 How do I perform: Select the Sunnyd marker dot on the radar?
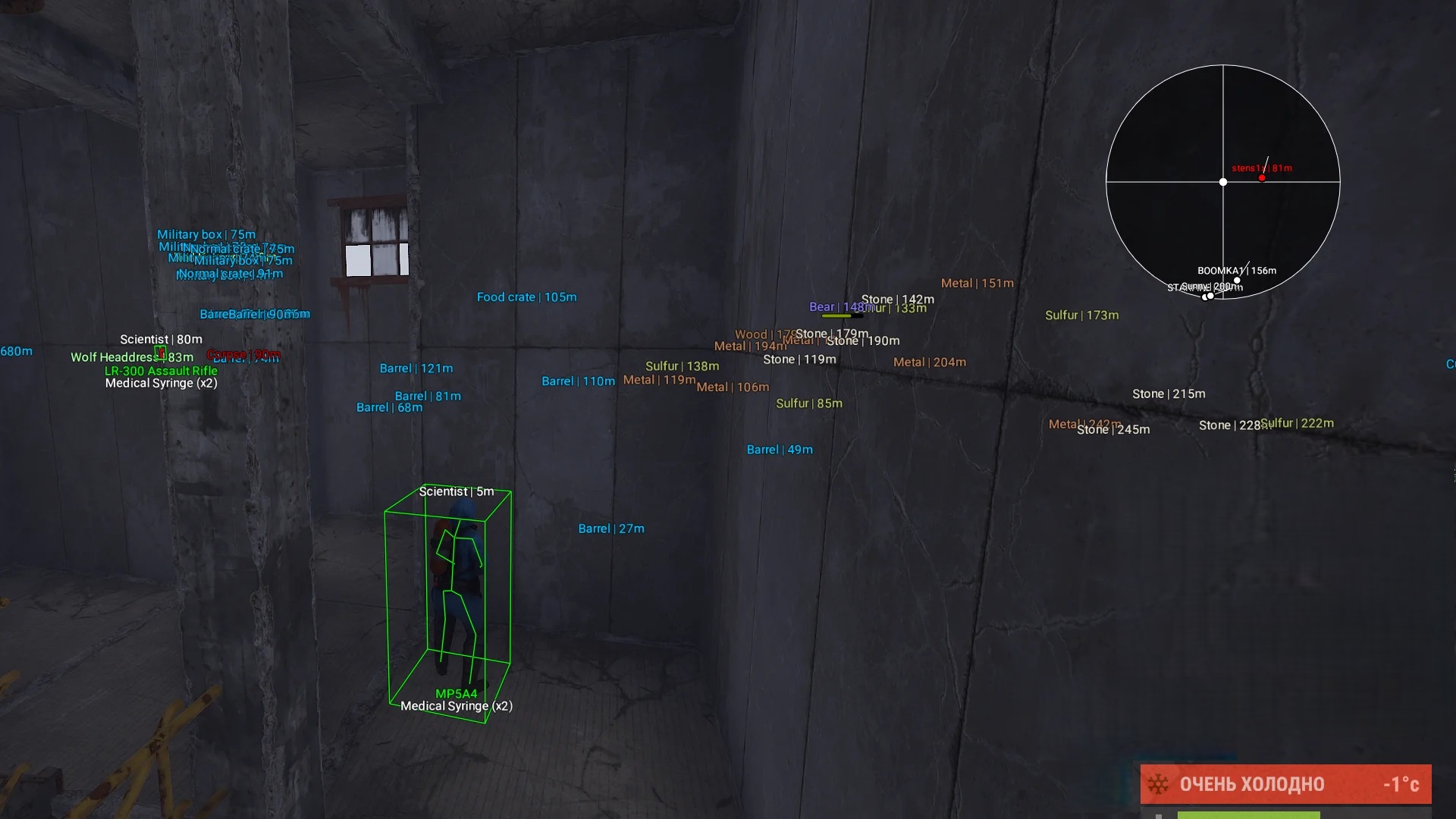1207,296
